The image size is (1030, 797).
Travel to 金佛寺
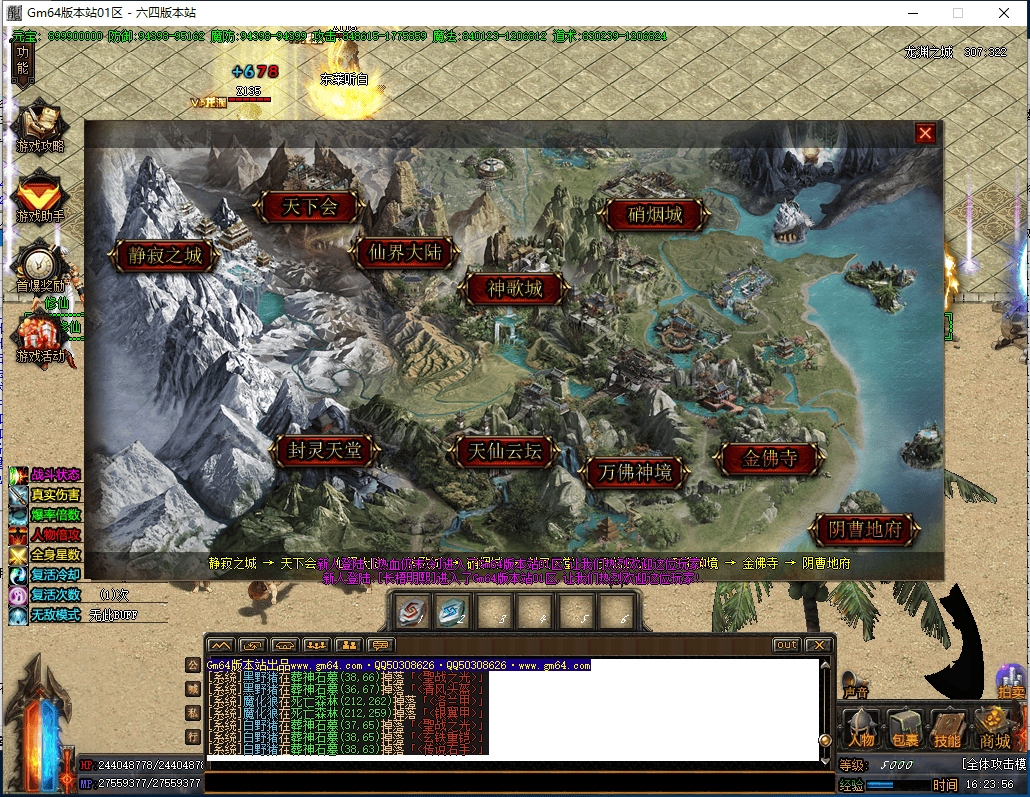770,459
